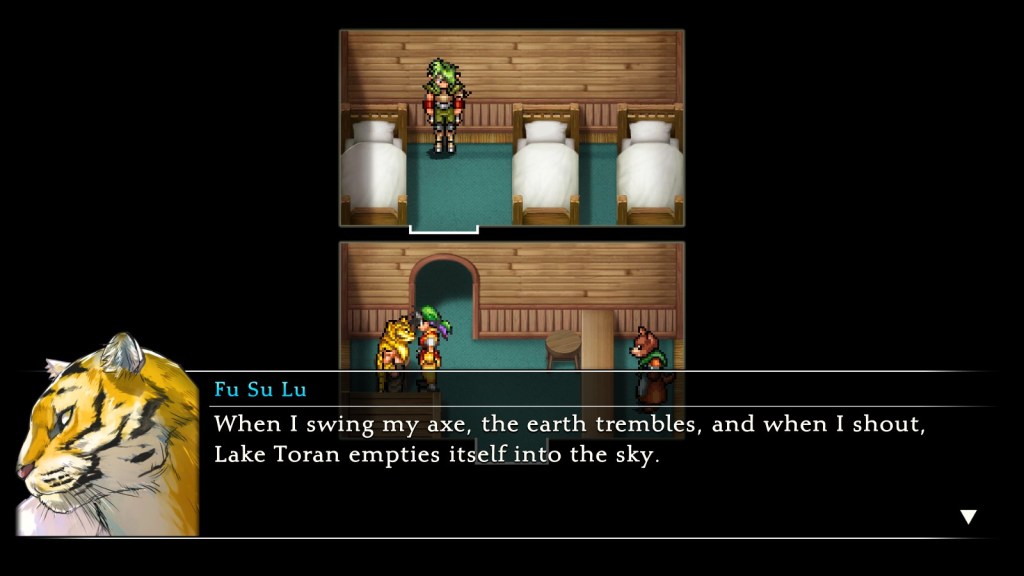Advance dialogue with the white arrow indicator

[x=967, y=516]
